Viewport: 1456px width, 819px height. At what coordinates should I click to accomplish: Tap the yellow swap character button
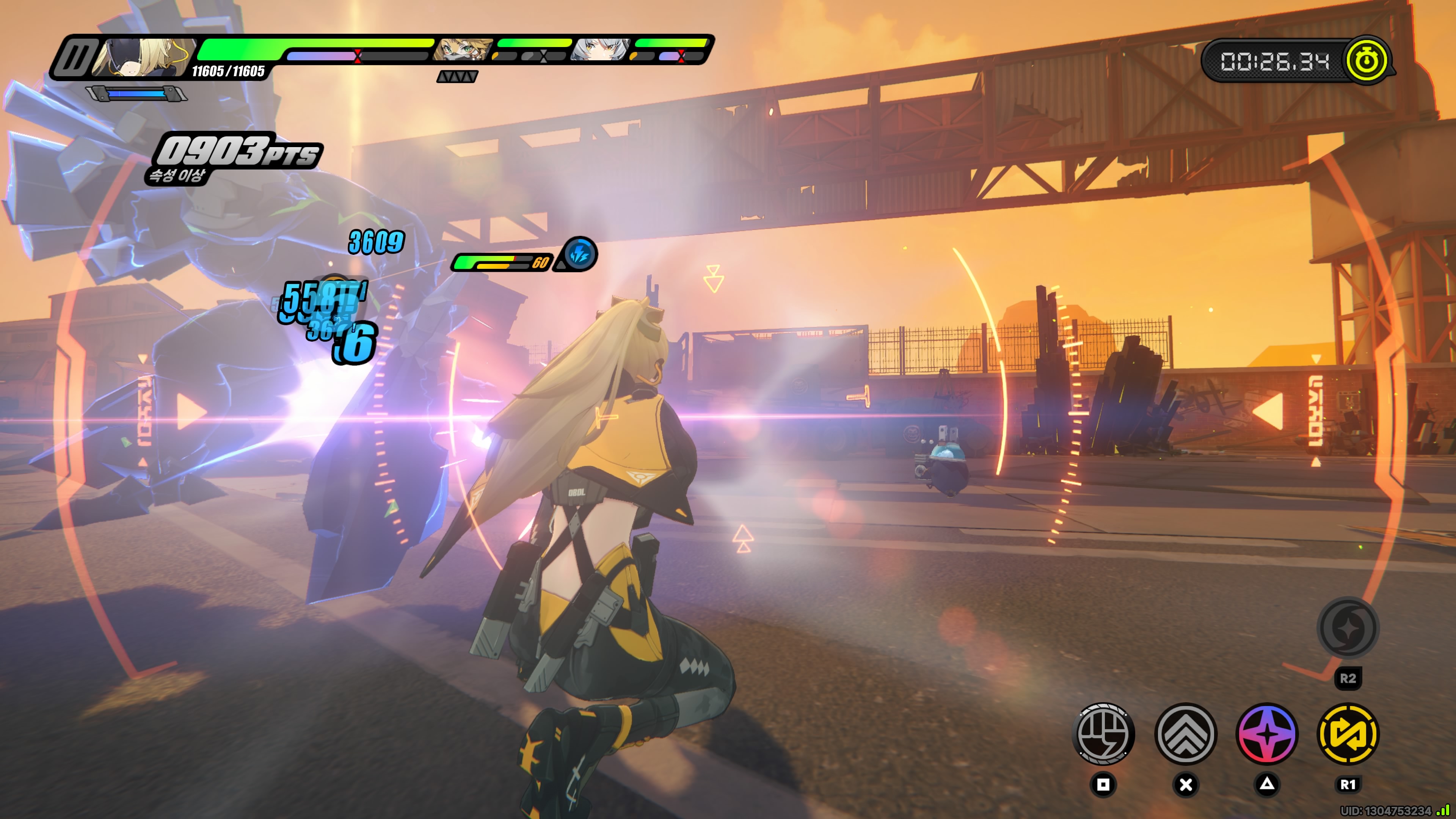coord(1348,734)
